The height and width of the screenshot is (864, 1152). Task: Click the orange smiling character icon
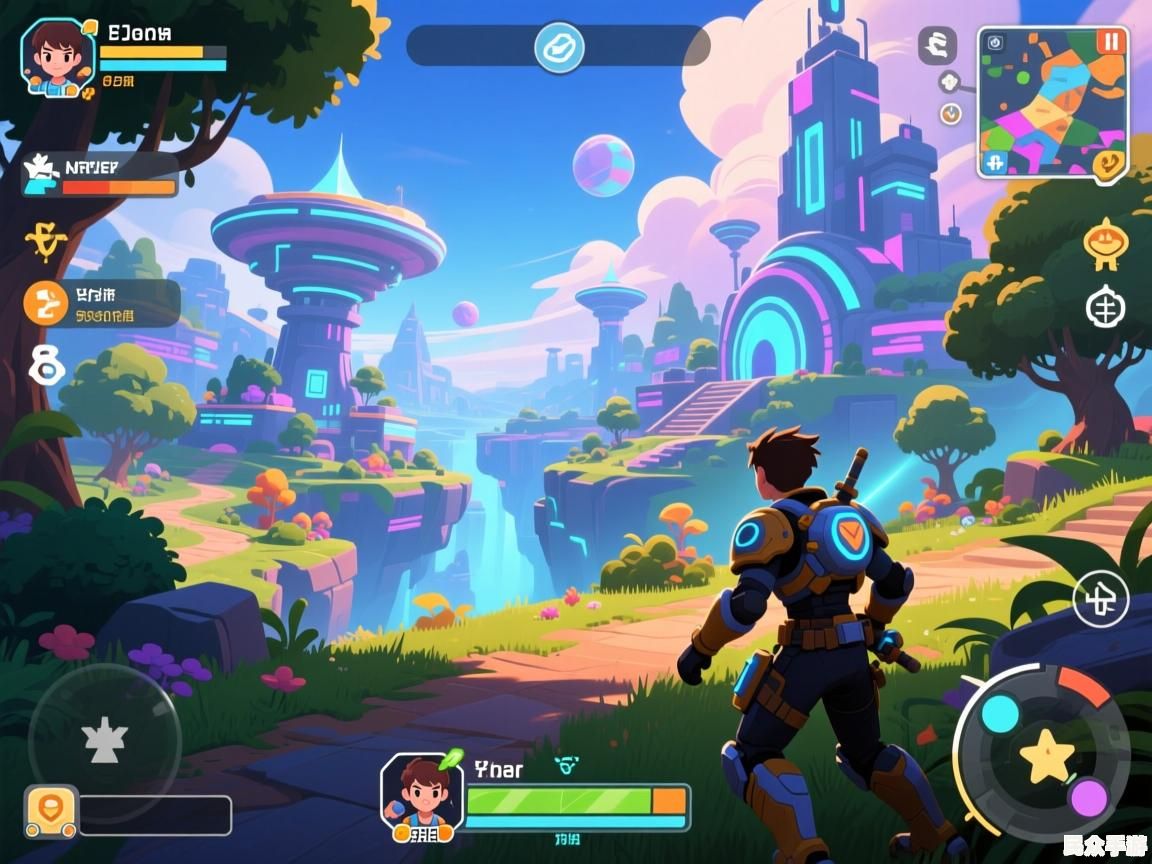[x=1103, y=243]
